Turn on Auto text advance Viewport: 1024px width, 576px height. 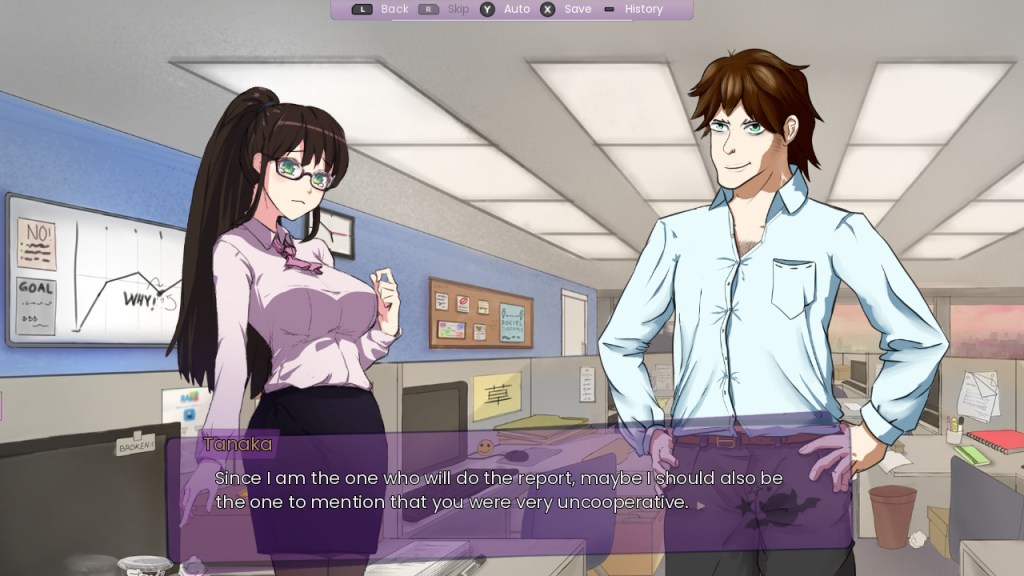(x=516, y=9)
